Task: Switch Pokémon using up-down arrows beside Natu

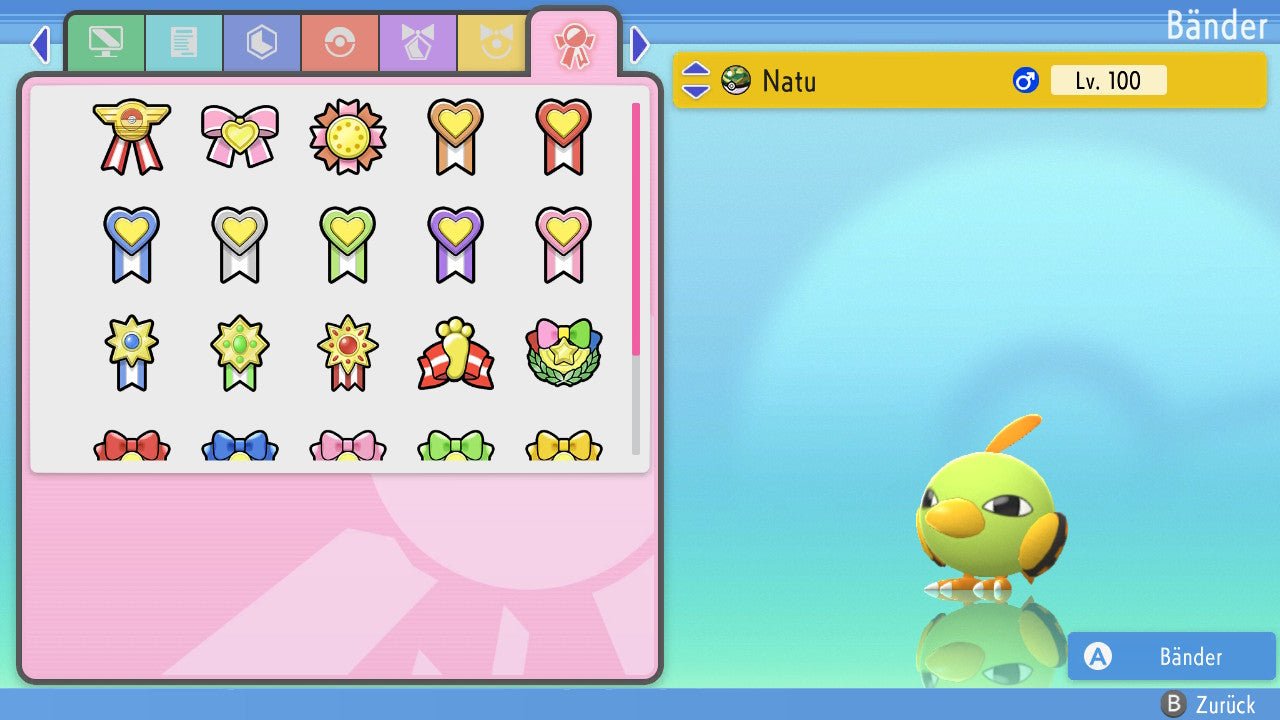Action: point(696,80)
